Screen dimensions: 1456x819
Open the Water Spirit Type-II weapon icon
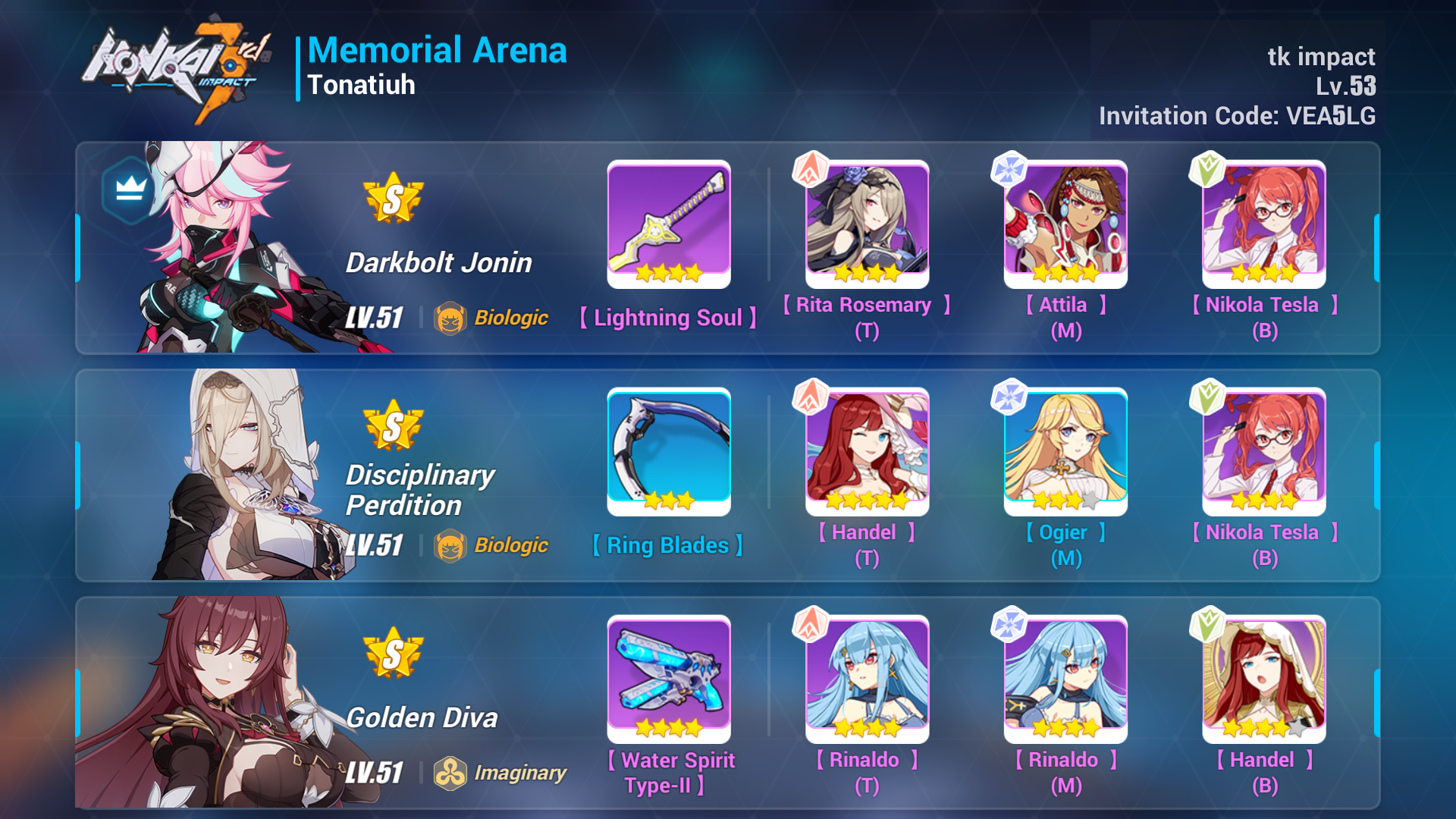click(x=668, y=679)
